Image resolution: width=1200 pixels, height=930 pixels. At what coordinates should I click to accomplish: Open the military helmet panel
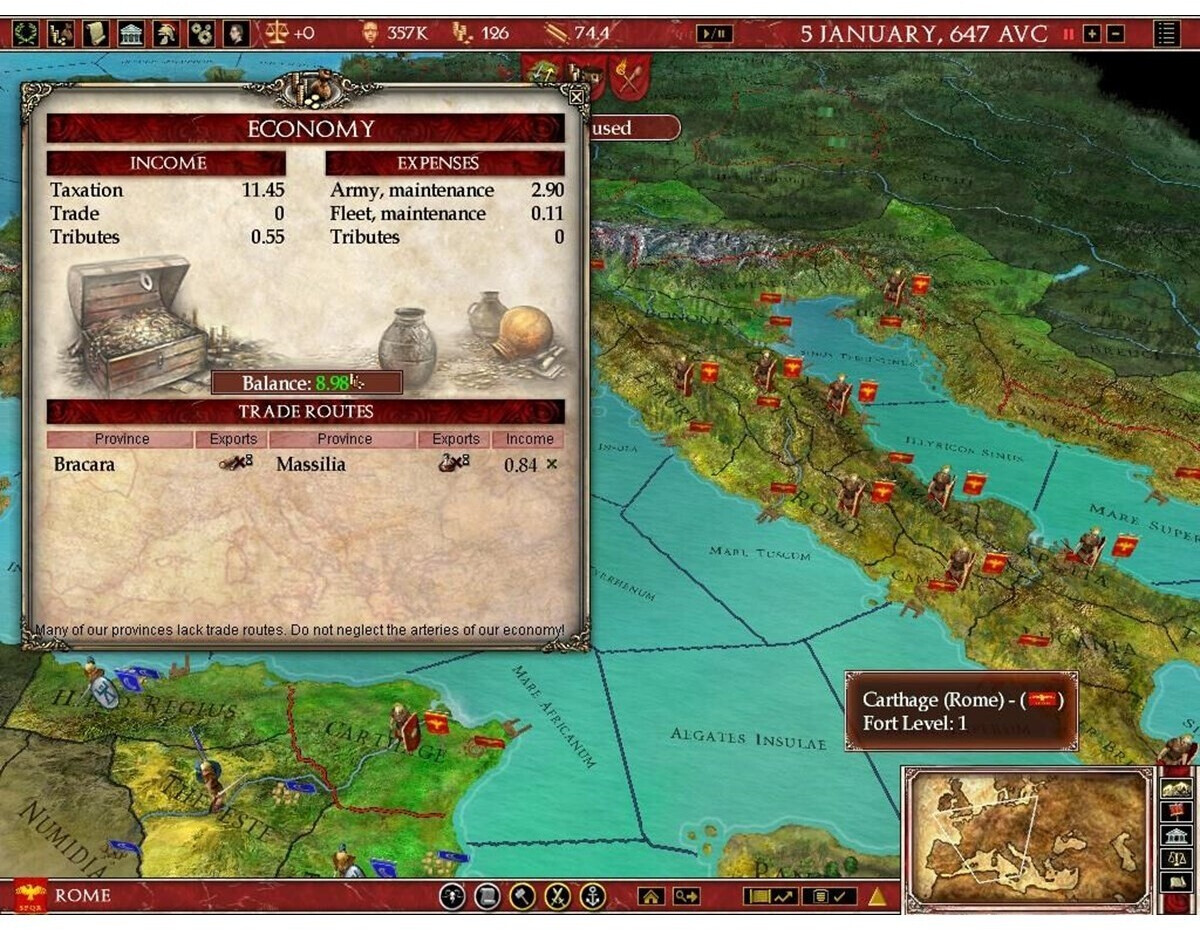166,33
